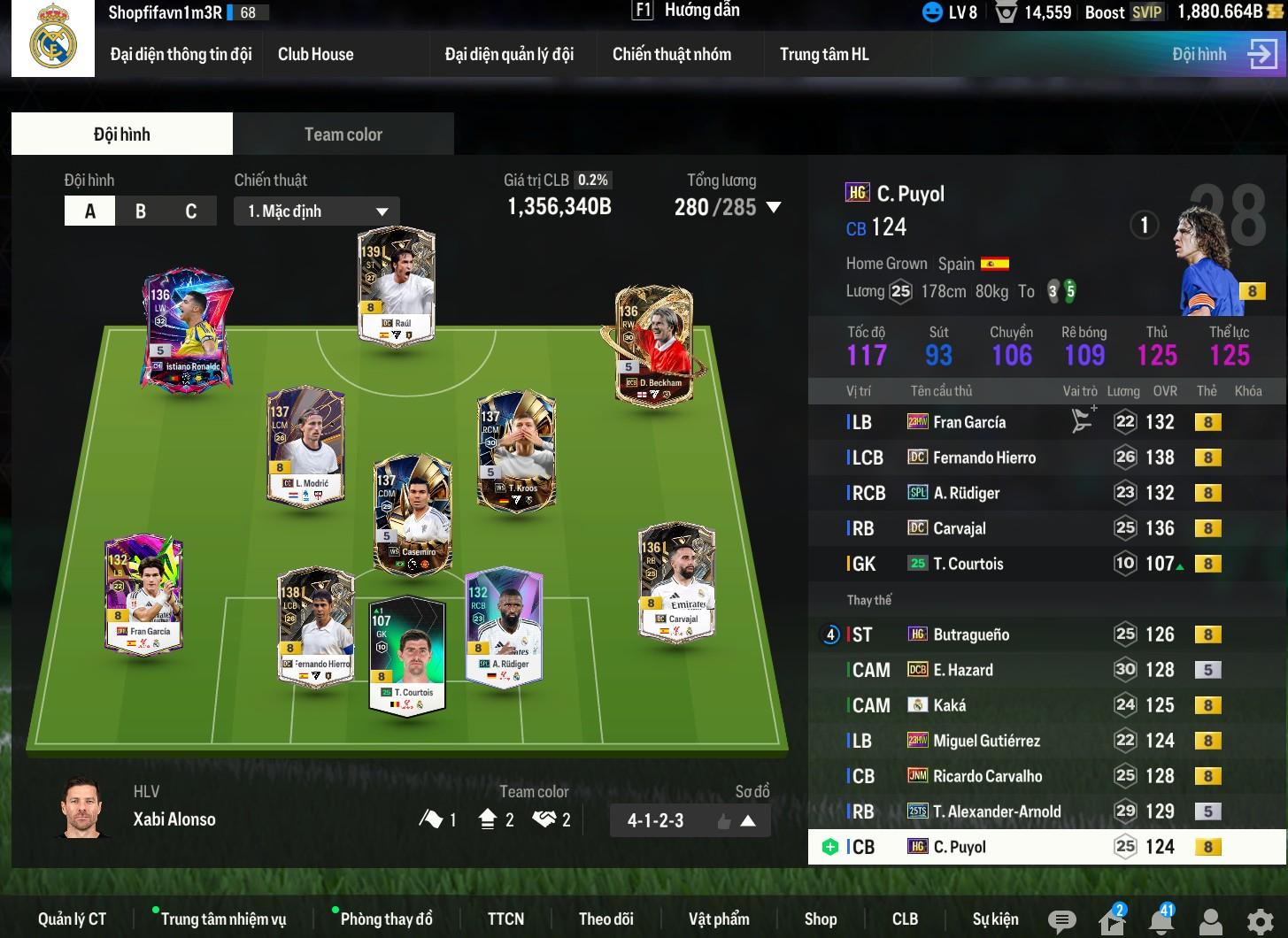Select the D. Beckham player card
Viewport: 1288px width, 938px height.
[654, 346]
